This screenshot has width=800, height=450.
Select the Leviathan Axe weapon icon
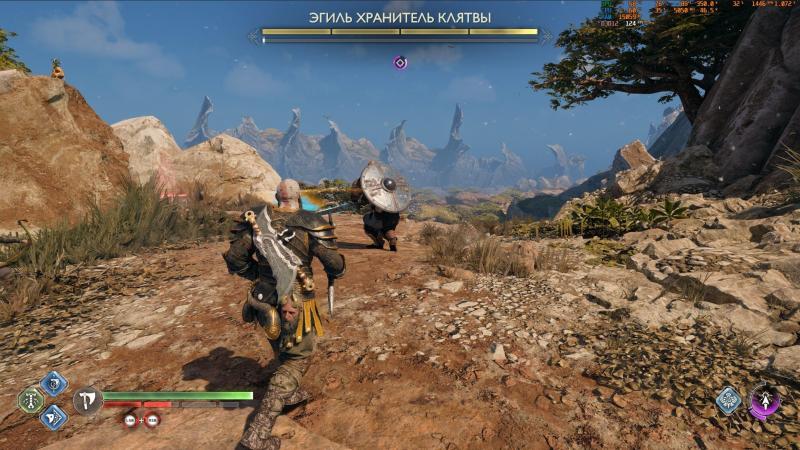(87, 401)
